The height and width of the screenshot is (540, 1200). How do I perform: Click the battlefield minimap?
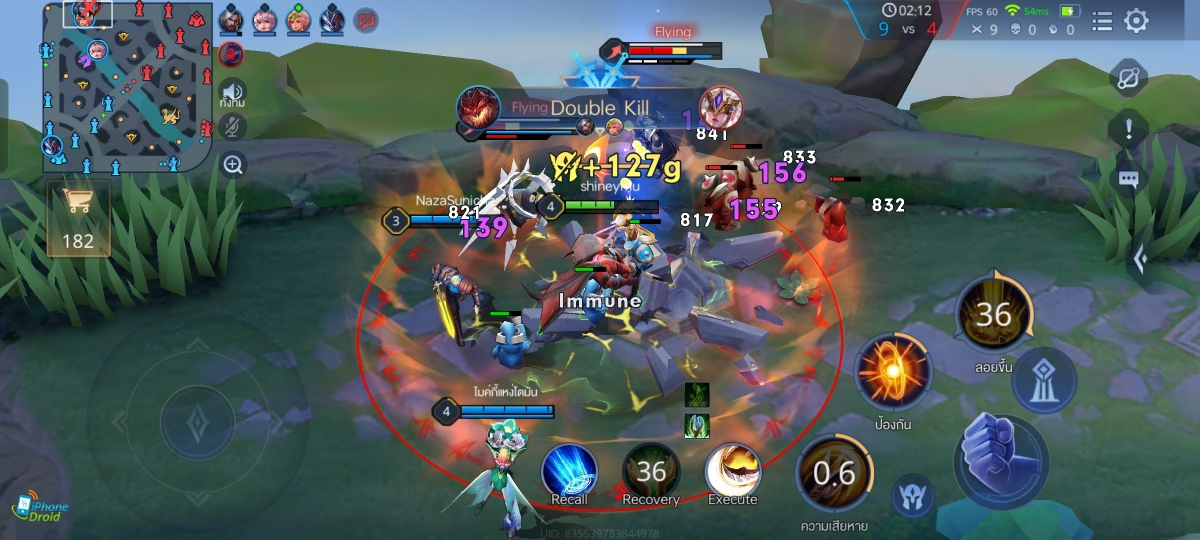tap(126, 88)
